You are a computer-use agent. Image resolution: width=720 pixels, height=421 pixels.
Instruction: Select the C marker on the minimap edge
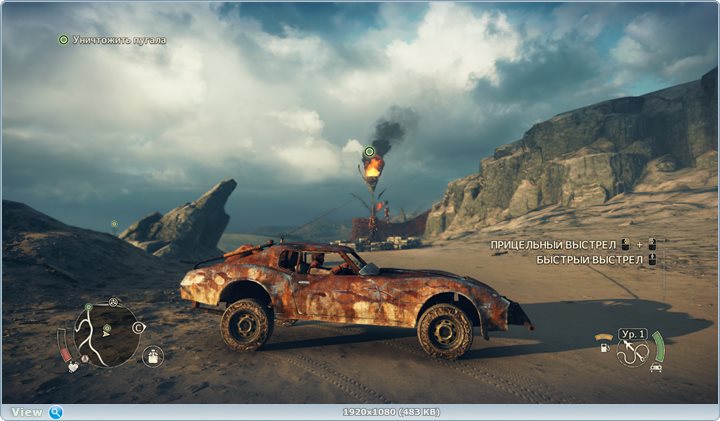[137, 327]
